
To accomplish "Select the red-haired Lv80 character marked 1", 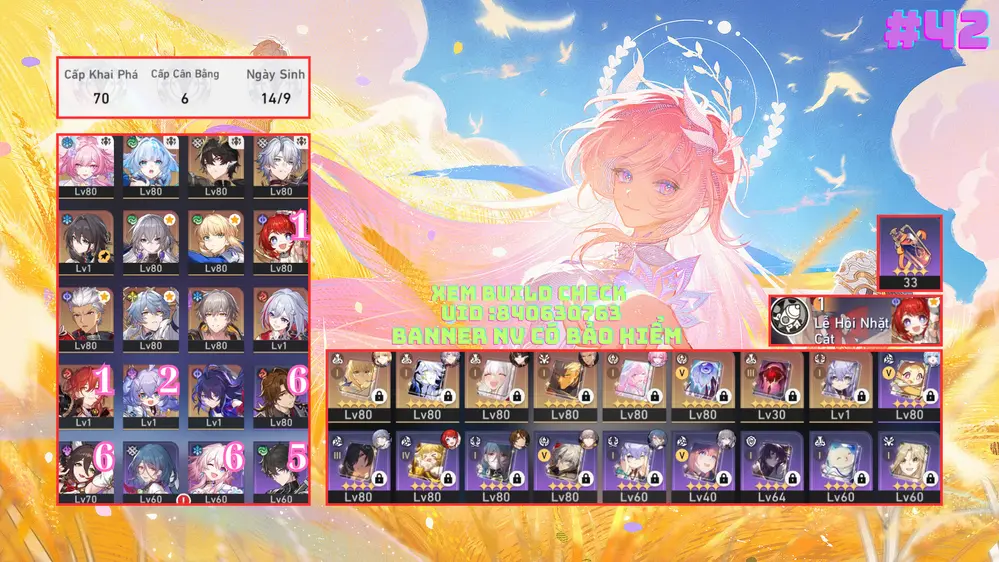I will coord(280,240).
